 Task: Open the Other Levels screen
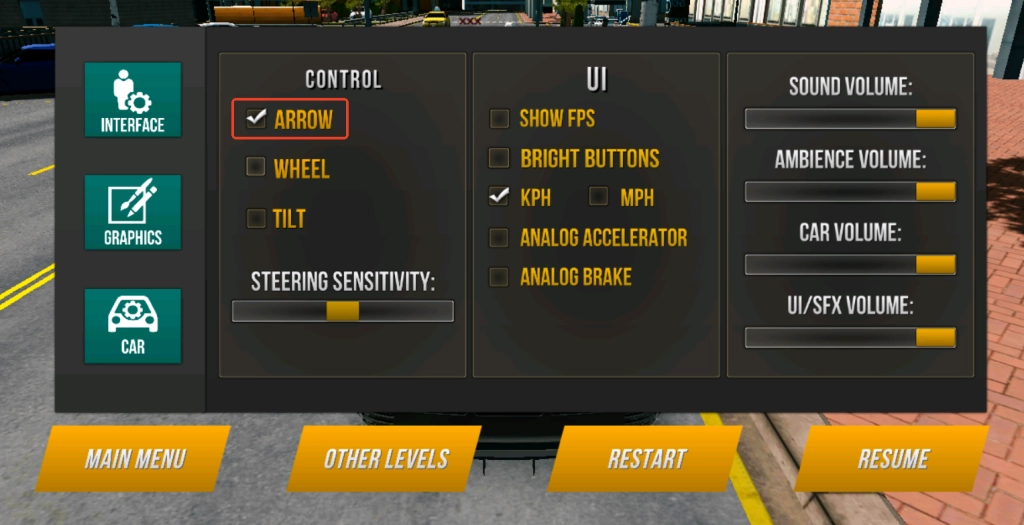[385, 459]
